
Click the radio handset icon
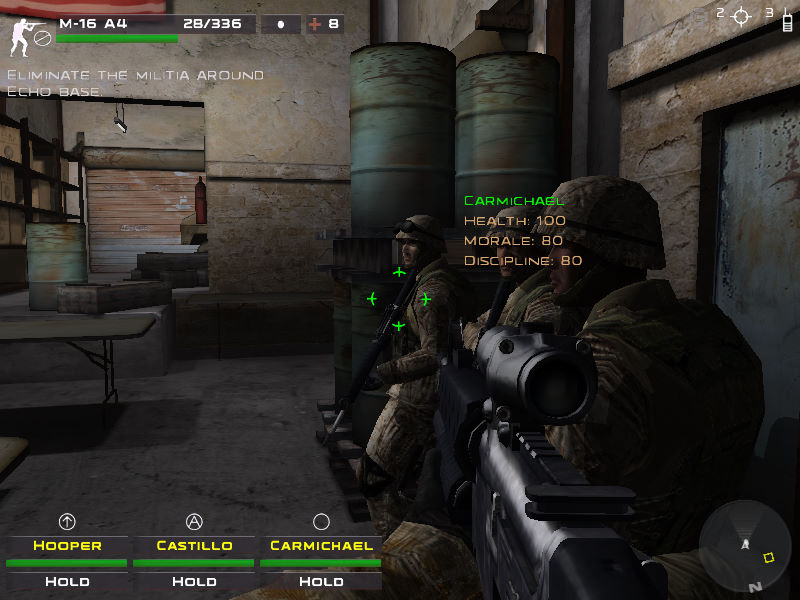(786, 18)
